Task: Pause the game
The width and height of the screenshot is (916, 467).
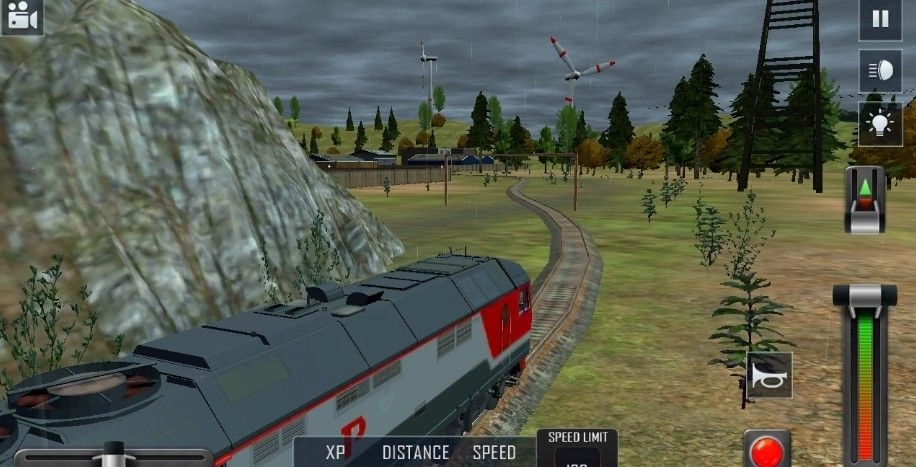Action: click(880, 19)
